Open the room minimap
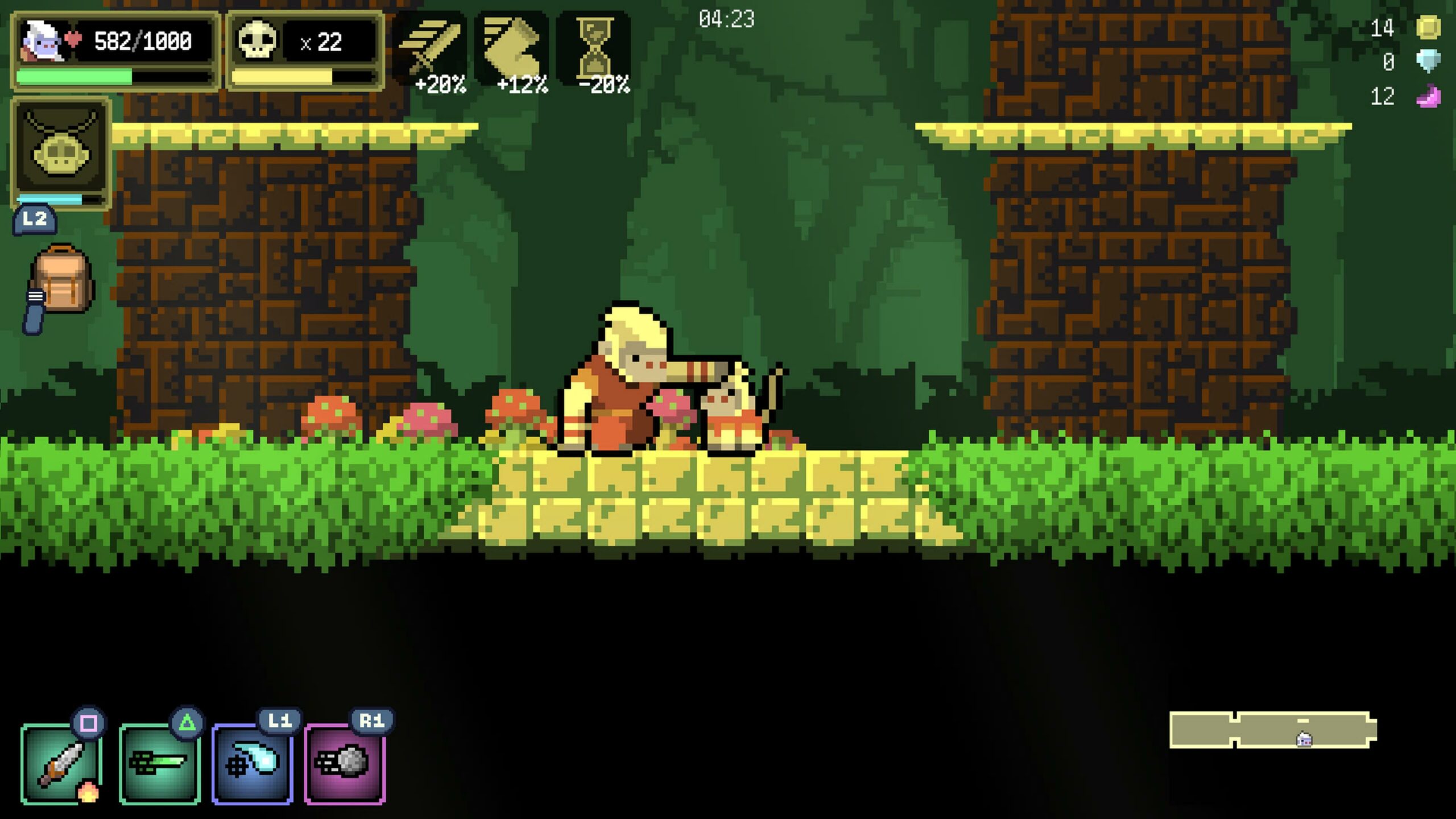This screenshot has width=1456, height=819. point(1273,729)
